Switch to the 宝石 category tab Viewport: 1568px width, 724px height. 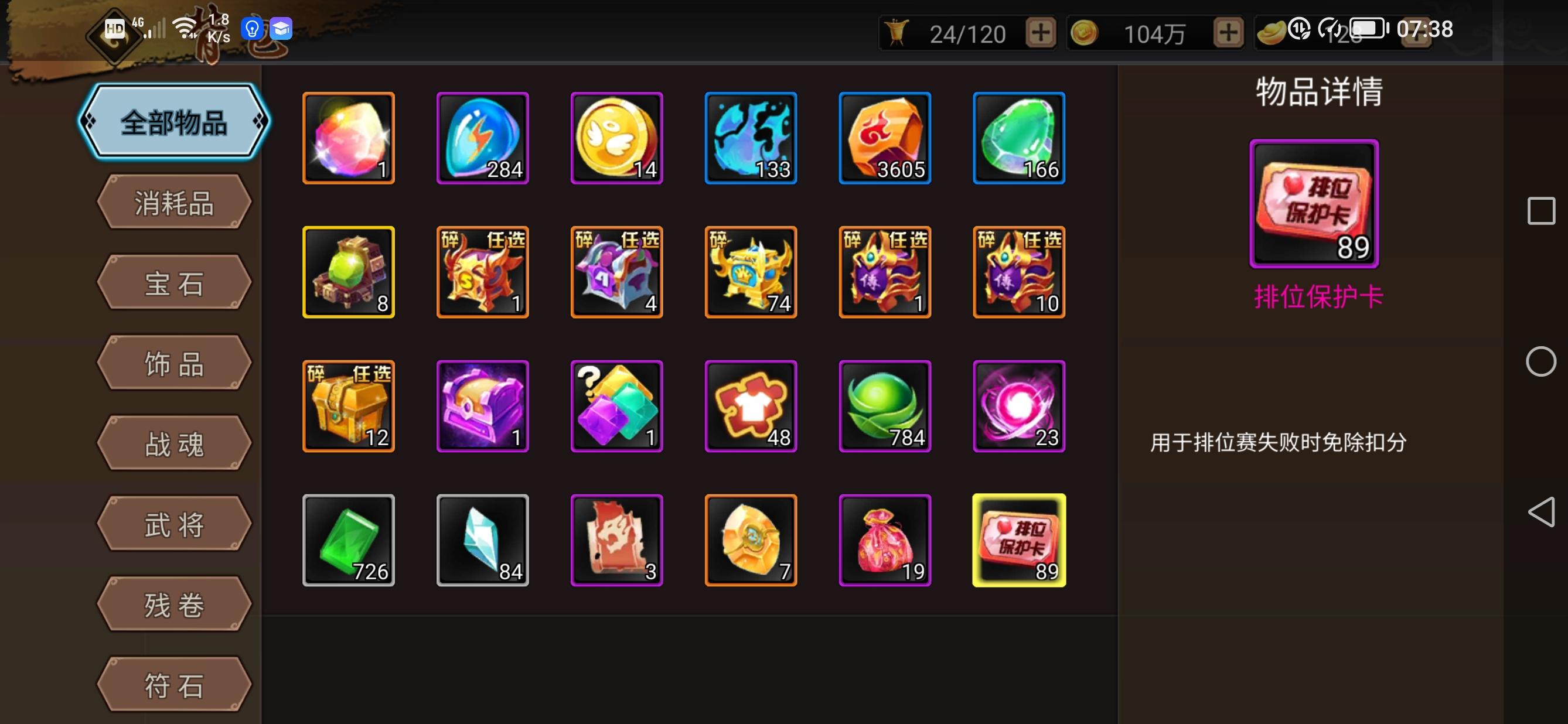click(173, 283)
